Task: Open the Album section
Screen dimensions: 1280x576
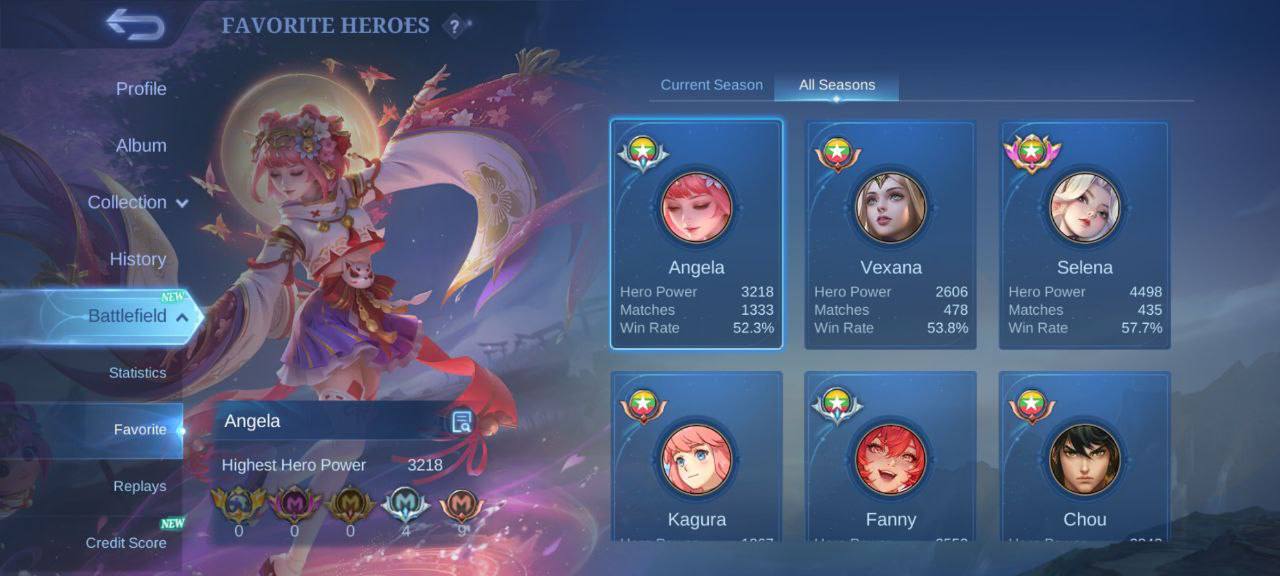Action: click(x=141, y=146)
